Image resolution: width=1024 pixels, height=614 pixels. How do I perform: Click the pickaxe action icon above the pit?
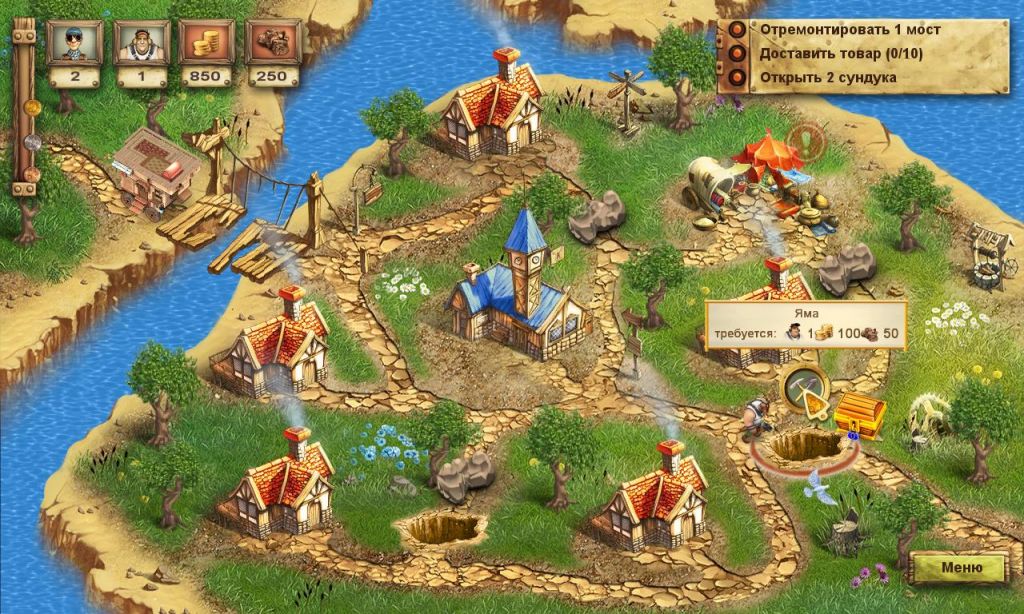tap(804, 387)
